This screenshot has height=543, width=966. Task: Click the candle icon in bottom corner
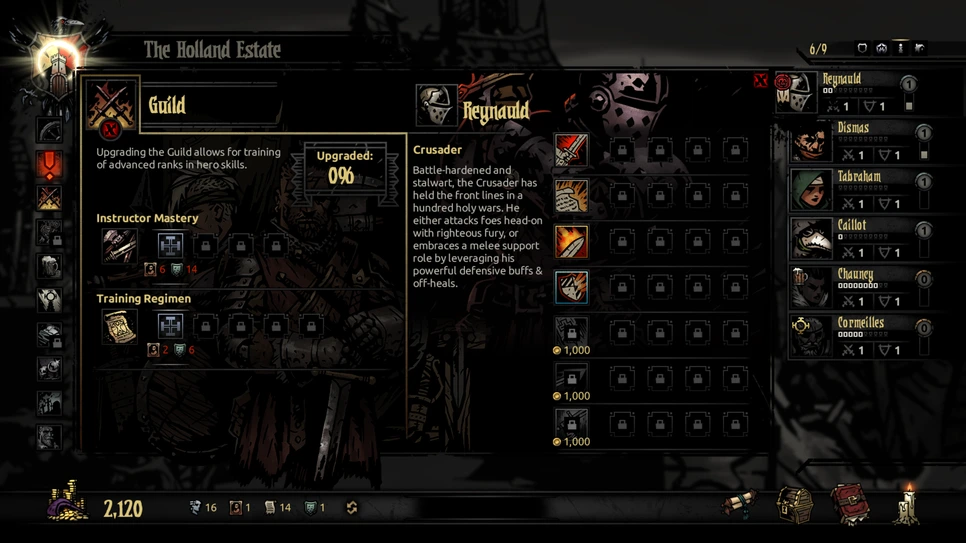(x=908, y=505)
